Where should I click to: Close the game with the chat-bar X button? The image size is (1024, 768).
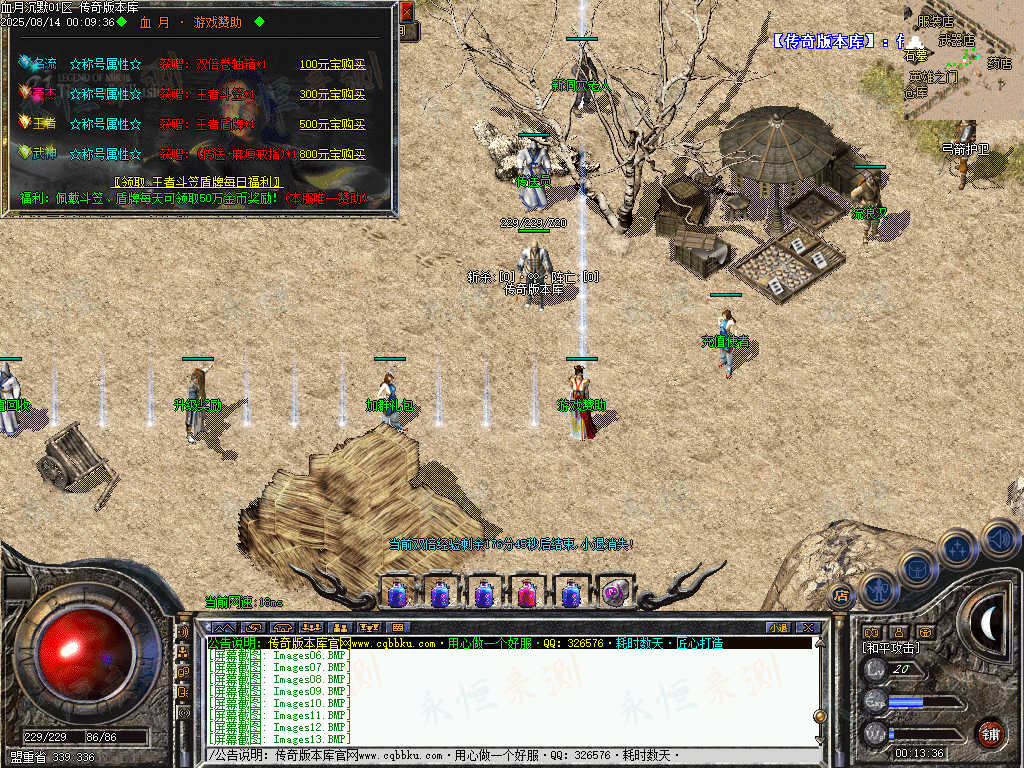[807, 628]
